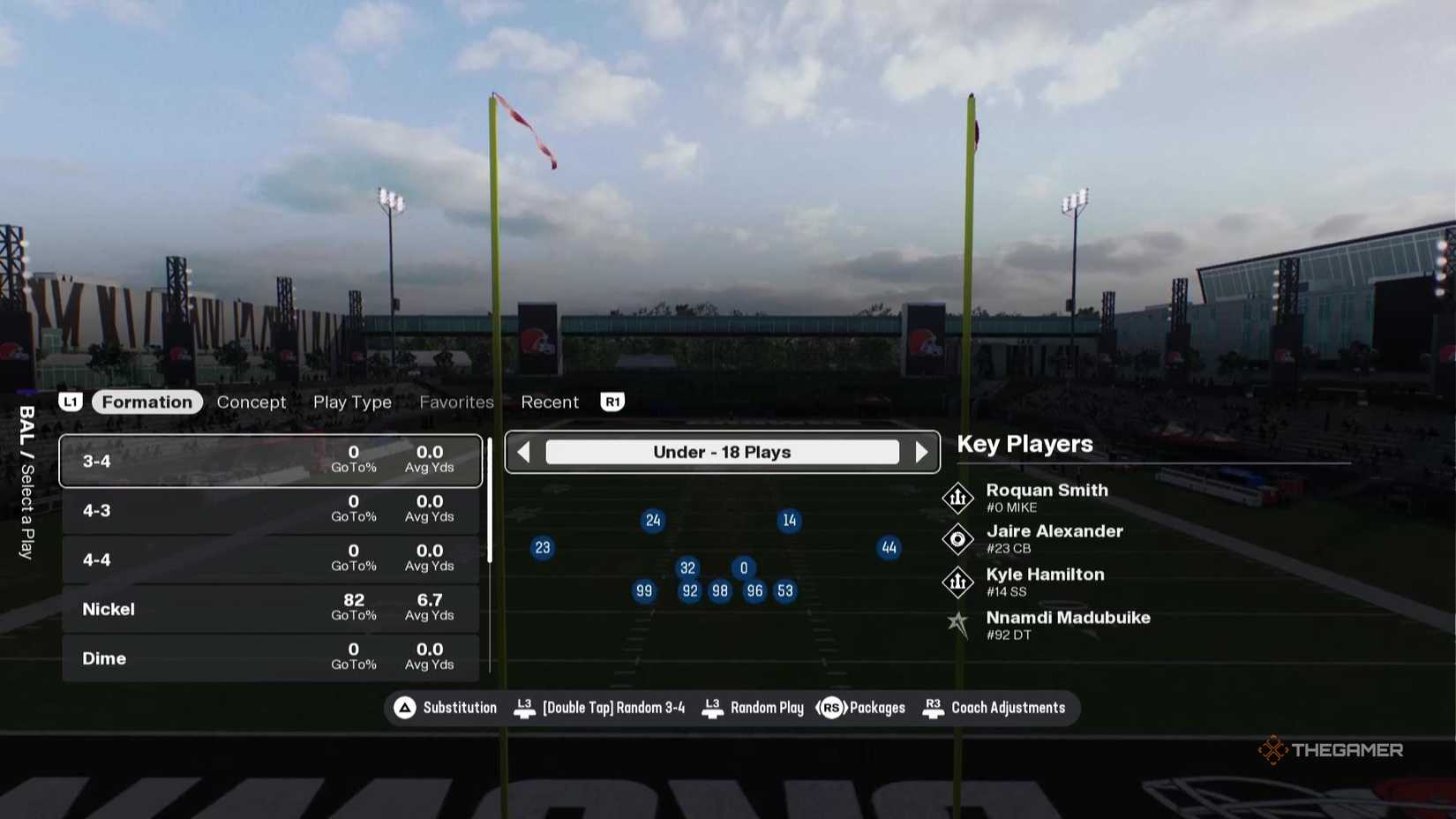This screenshot has height=819, width=1456.
Task: Click the R1 bumper icon beside Recent
Action: pos(612,402)
